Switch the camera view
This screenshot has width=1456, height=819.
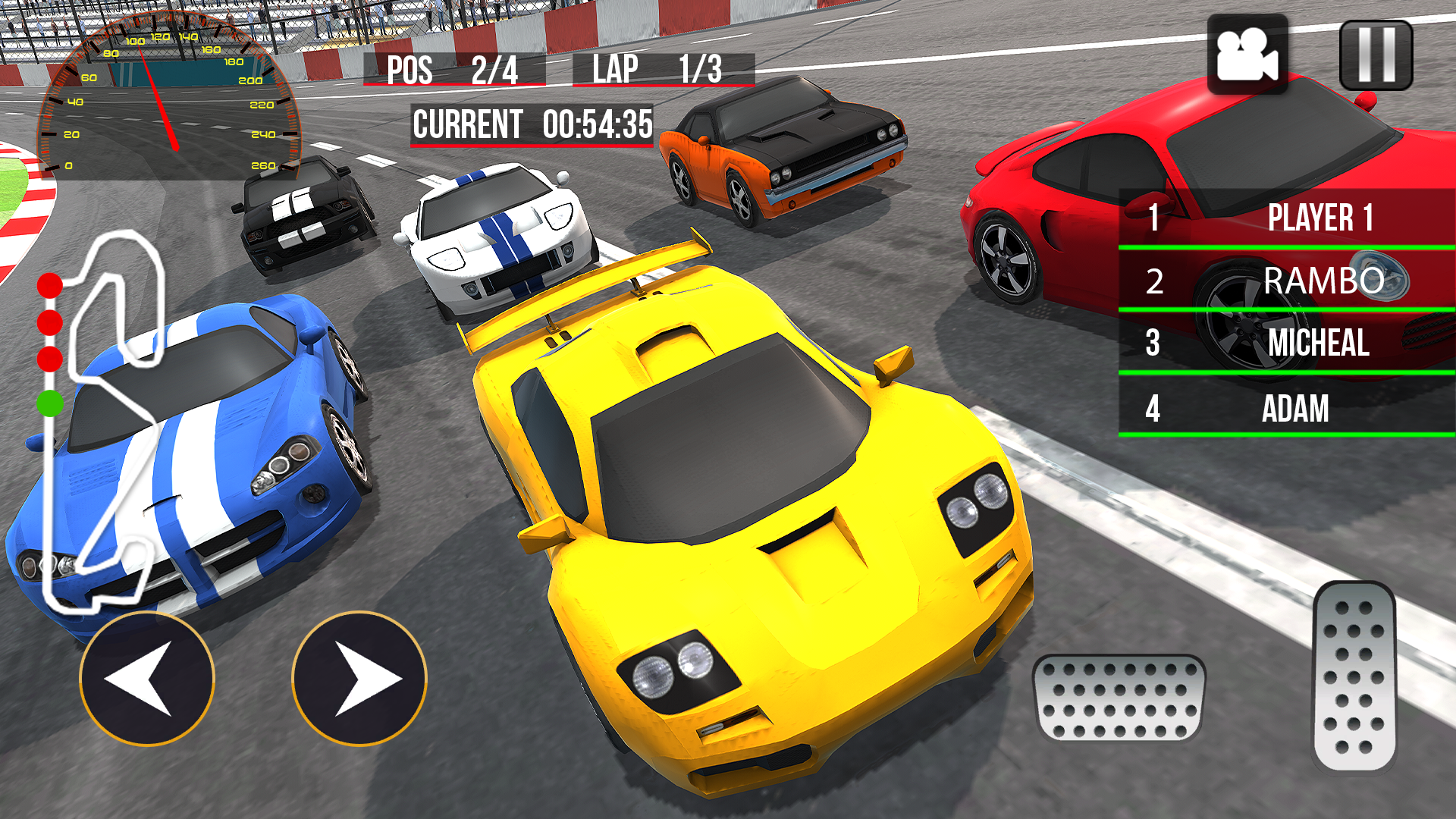[x=1247, y=55]
